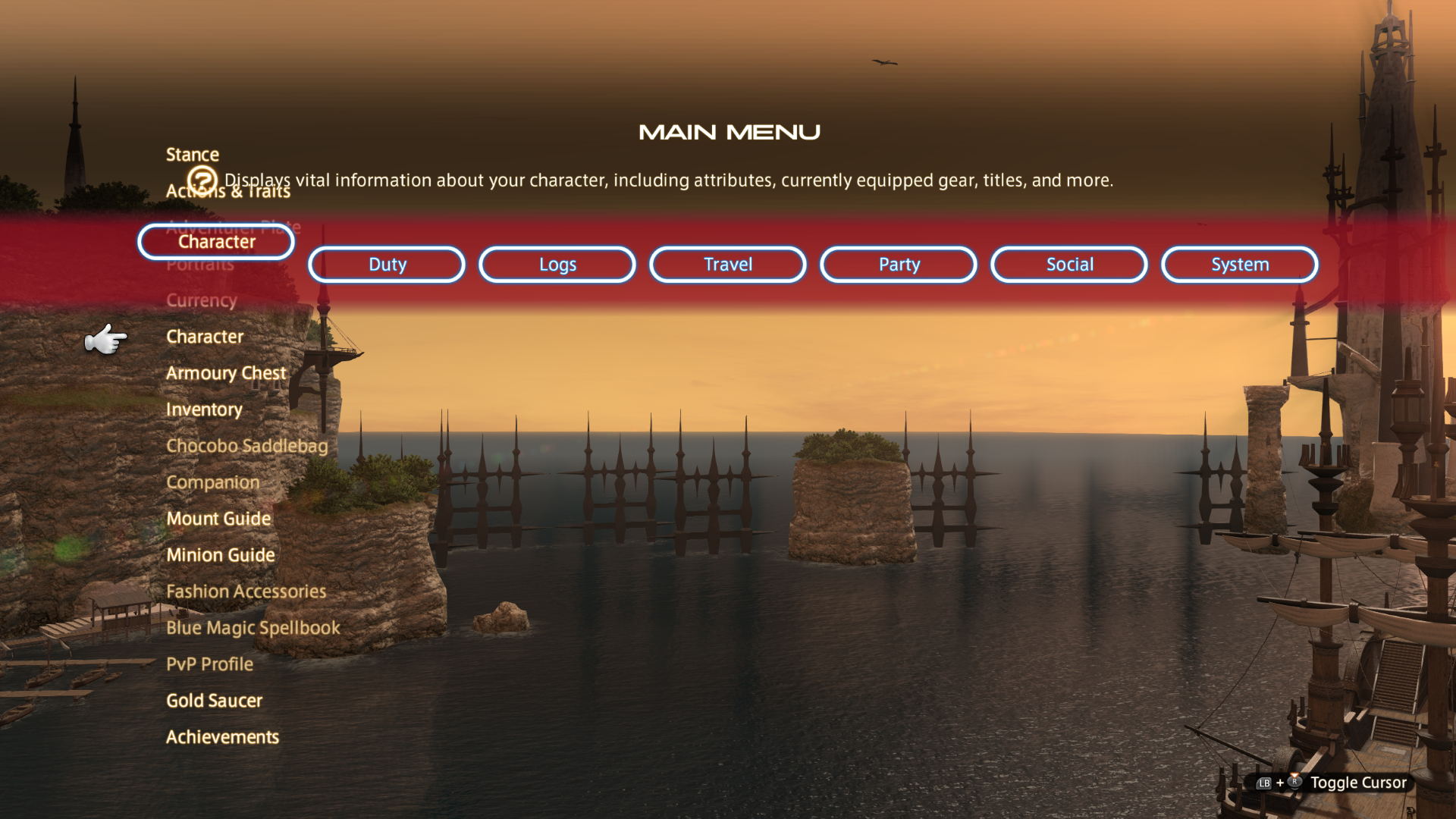Open the Armoury Chest
The height and width of the screenshot is (819, 1456).
[225, 372]
